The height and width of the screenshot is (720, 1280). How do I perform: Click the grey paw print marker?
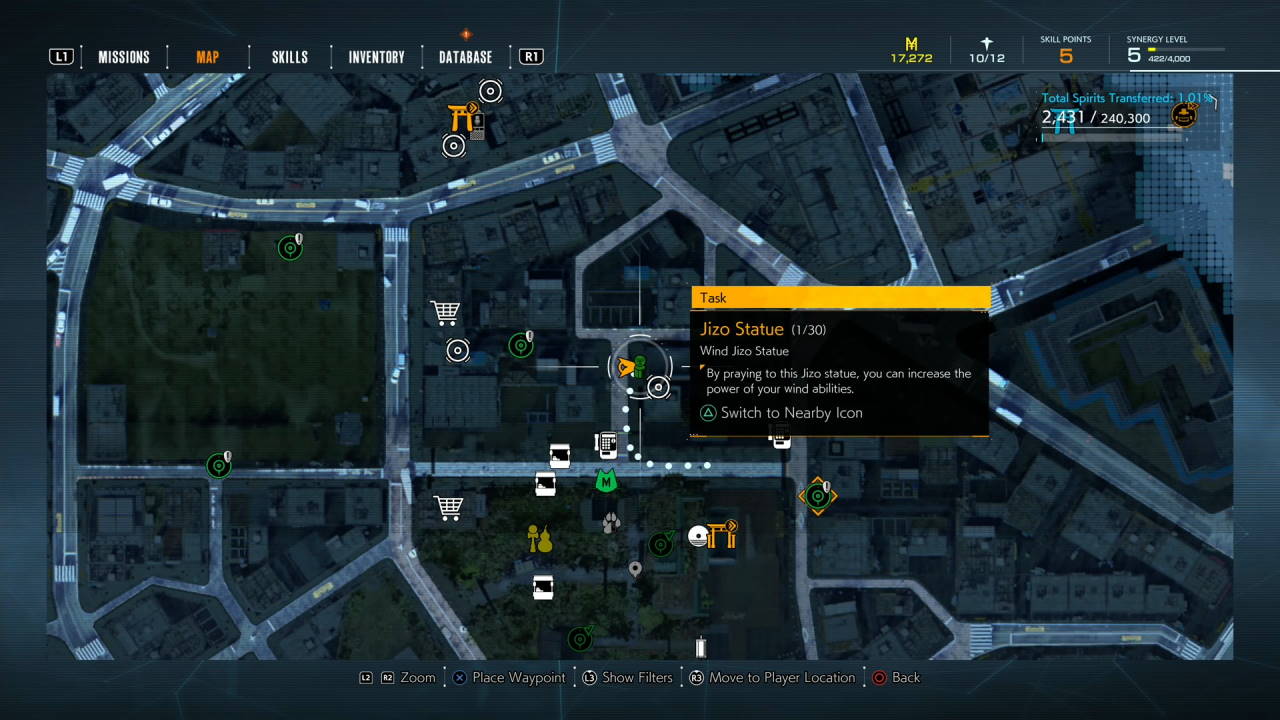coord(611,522)
